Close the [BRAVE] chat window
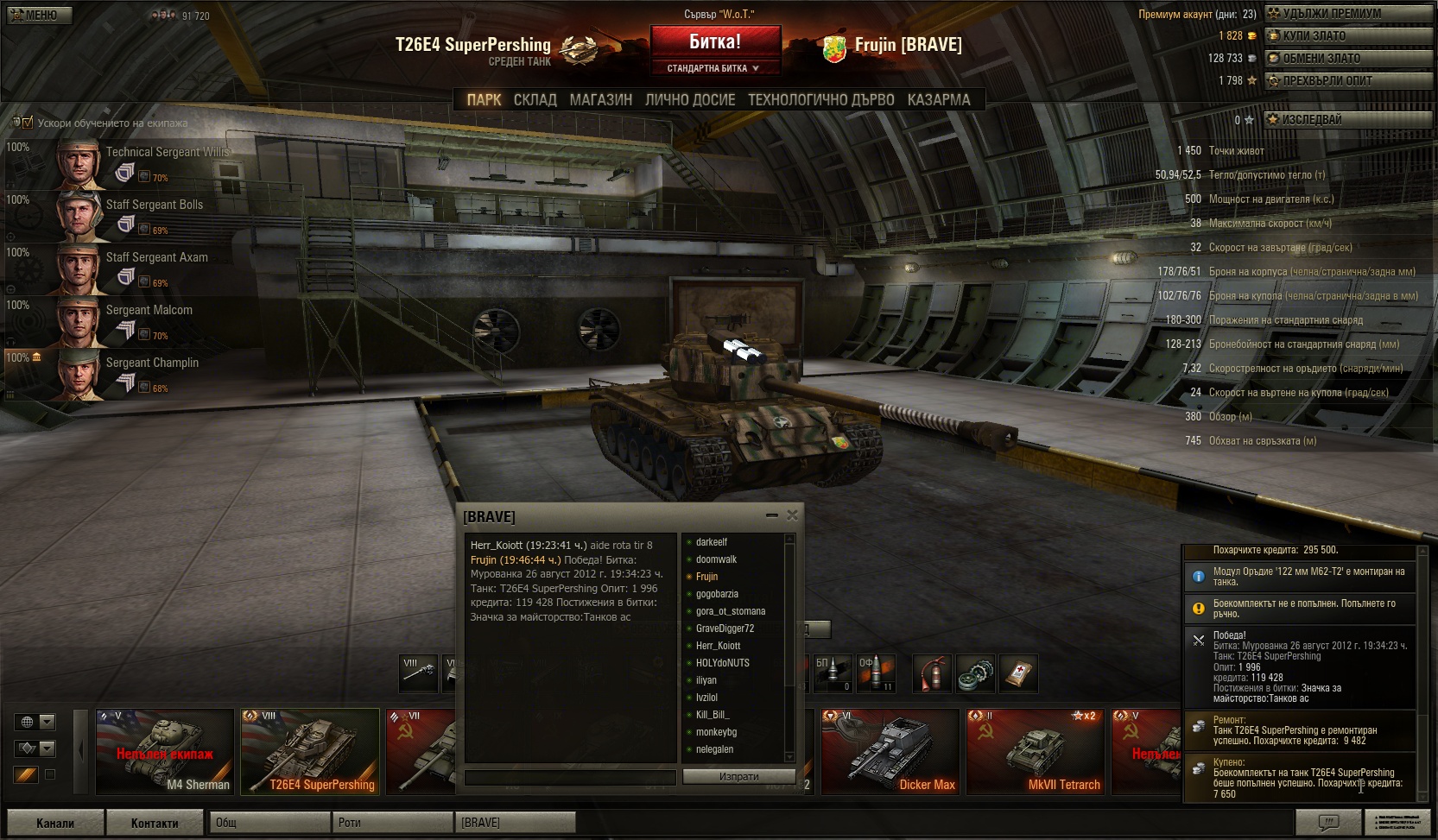The image size is (1438, 840). click(792, 515)
